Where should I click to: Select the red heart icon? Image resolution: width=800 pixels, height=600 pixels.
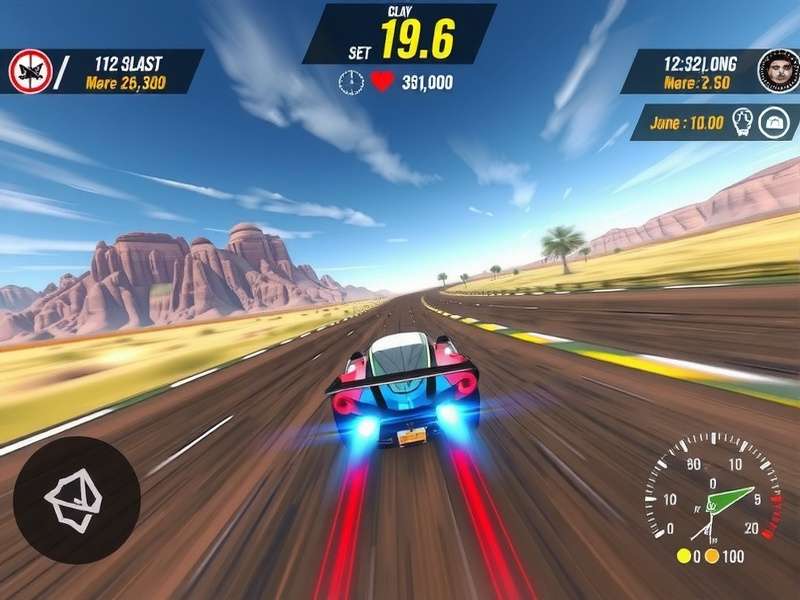382,83
